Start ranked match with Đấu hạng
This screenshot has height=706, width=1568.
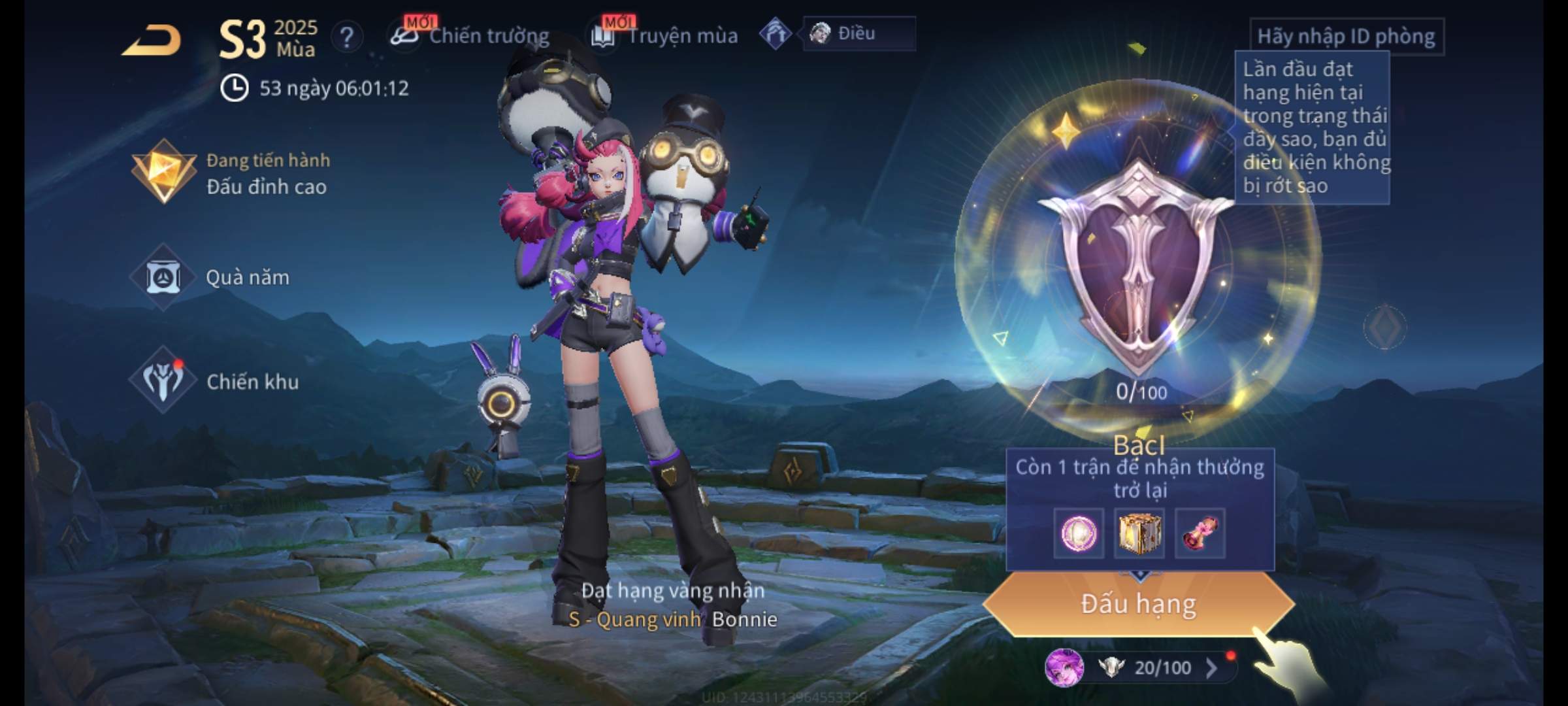(x=1138, y=604)
